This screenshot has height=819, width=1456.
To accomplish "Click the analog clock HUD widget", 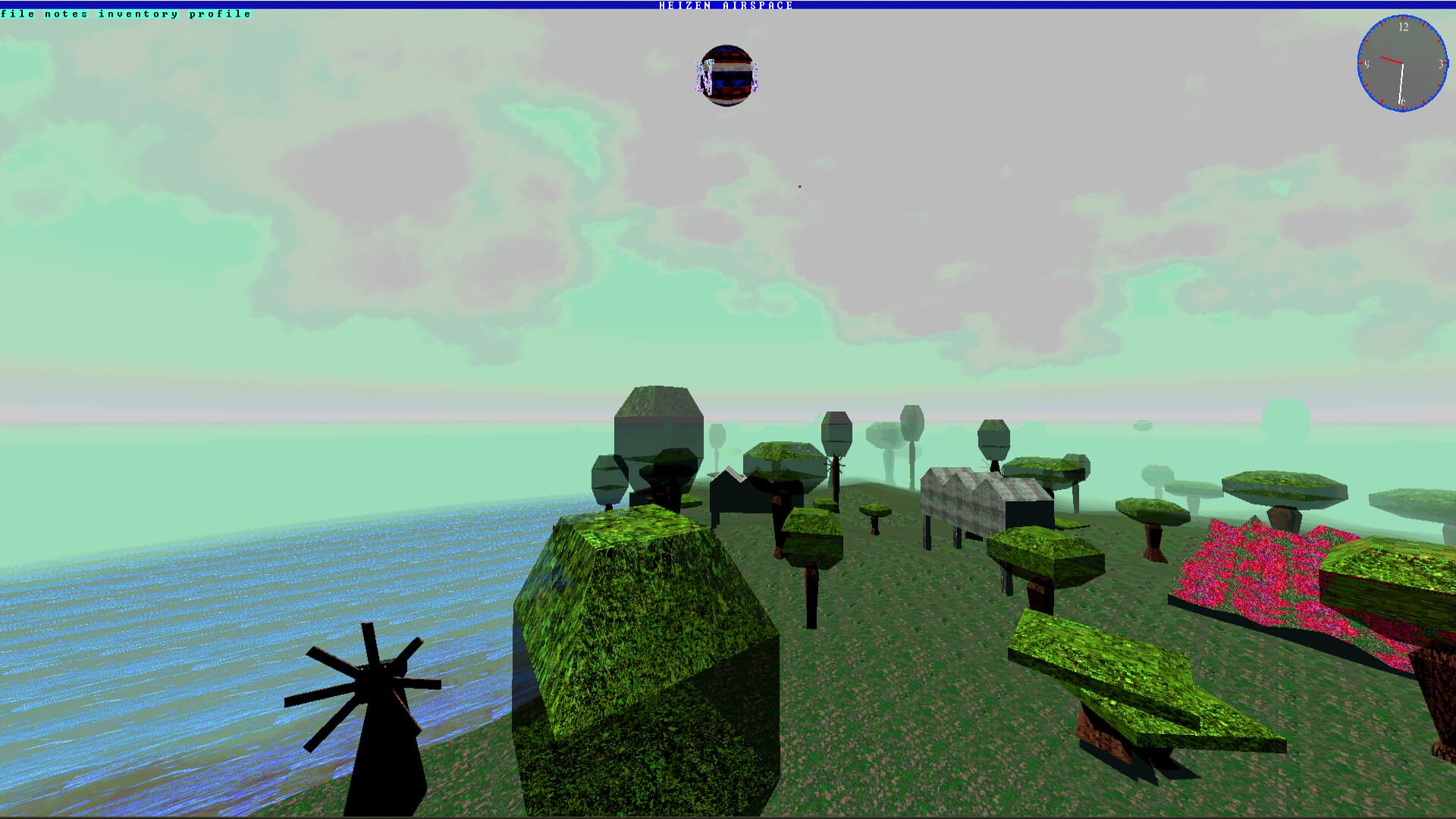I will coord(1402,64).
